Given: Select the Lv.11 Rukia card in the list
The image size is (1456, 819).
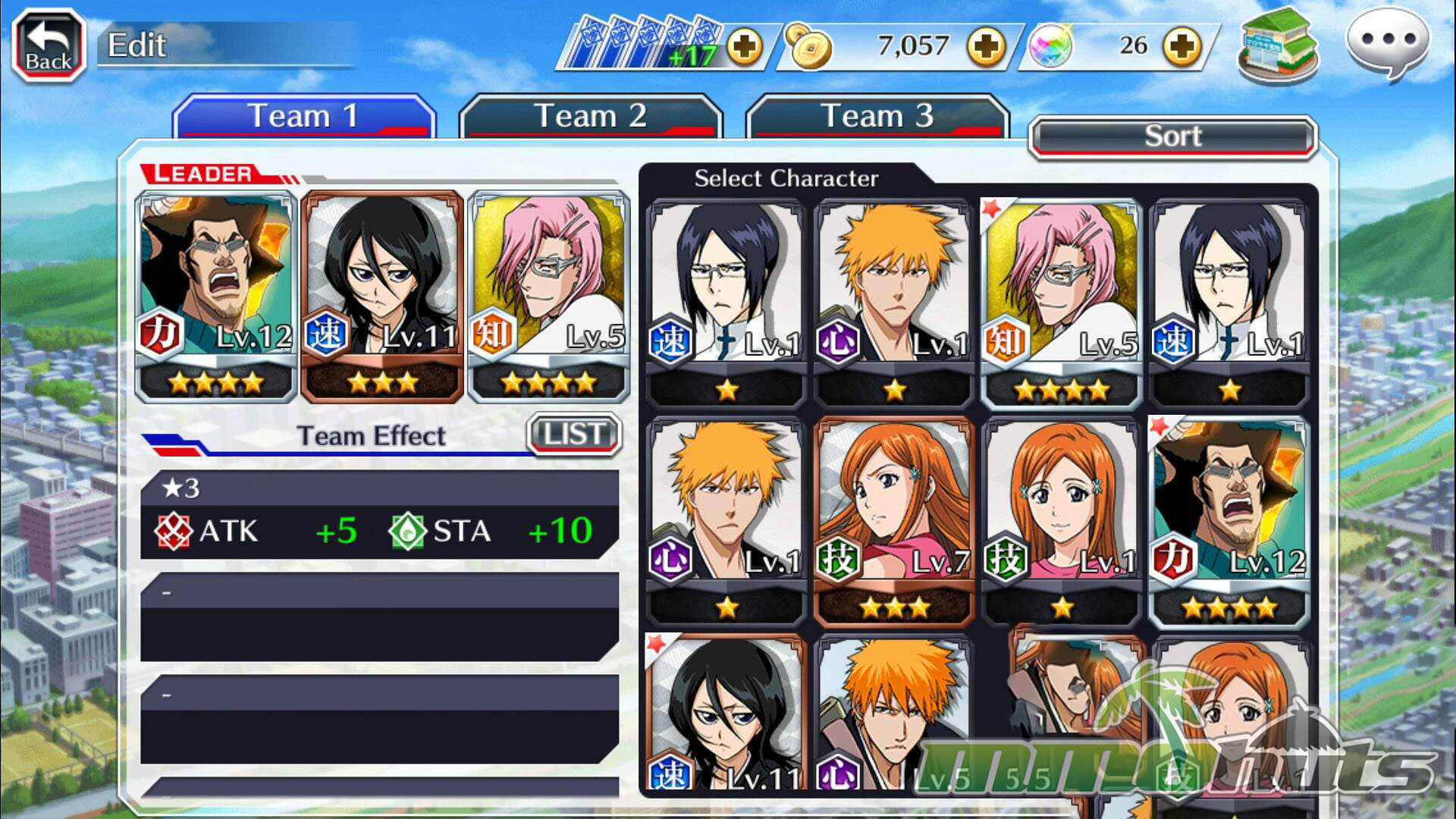Looking at the screenshot, I should 726,713.
